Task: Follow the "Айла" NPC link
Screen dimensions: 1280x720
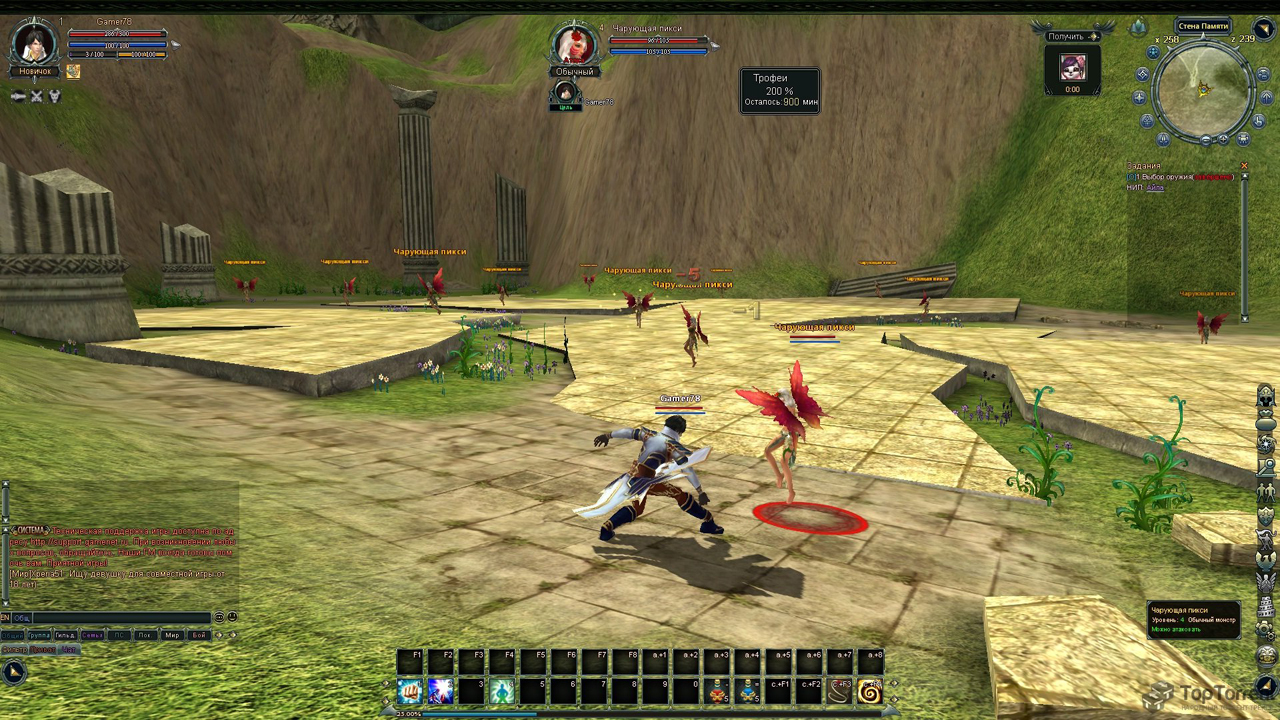Action: 1155,187
